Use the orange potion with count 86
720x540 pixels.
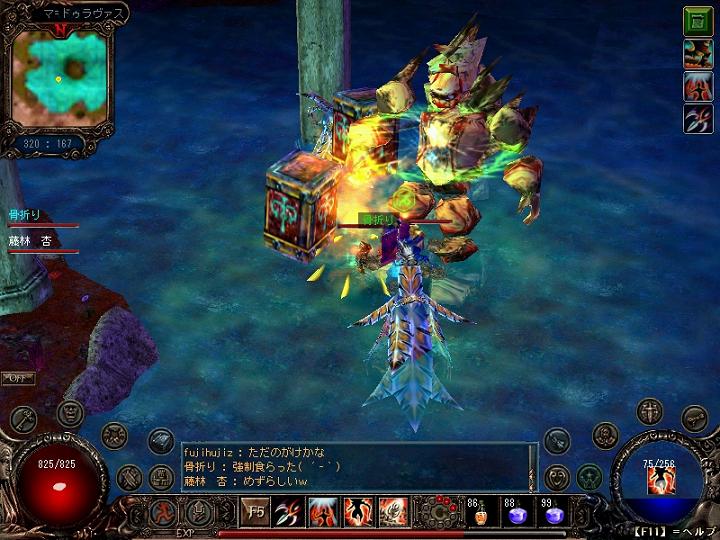[x=480, y=514]
